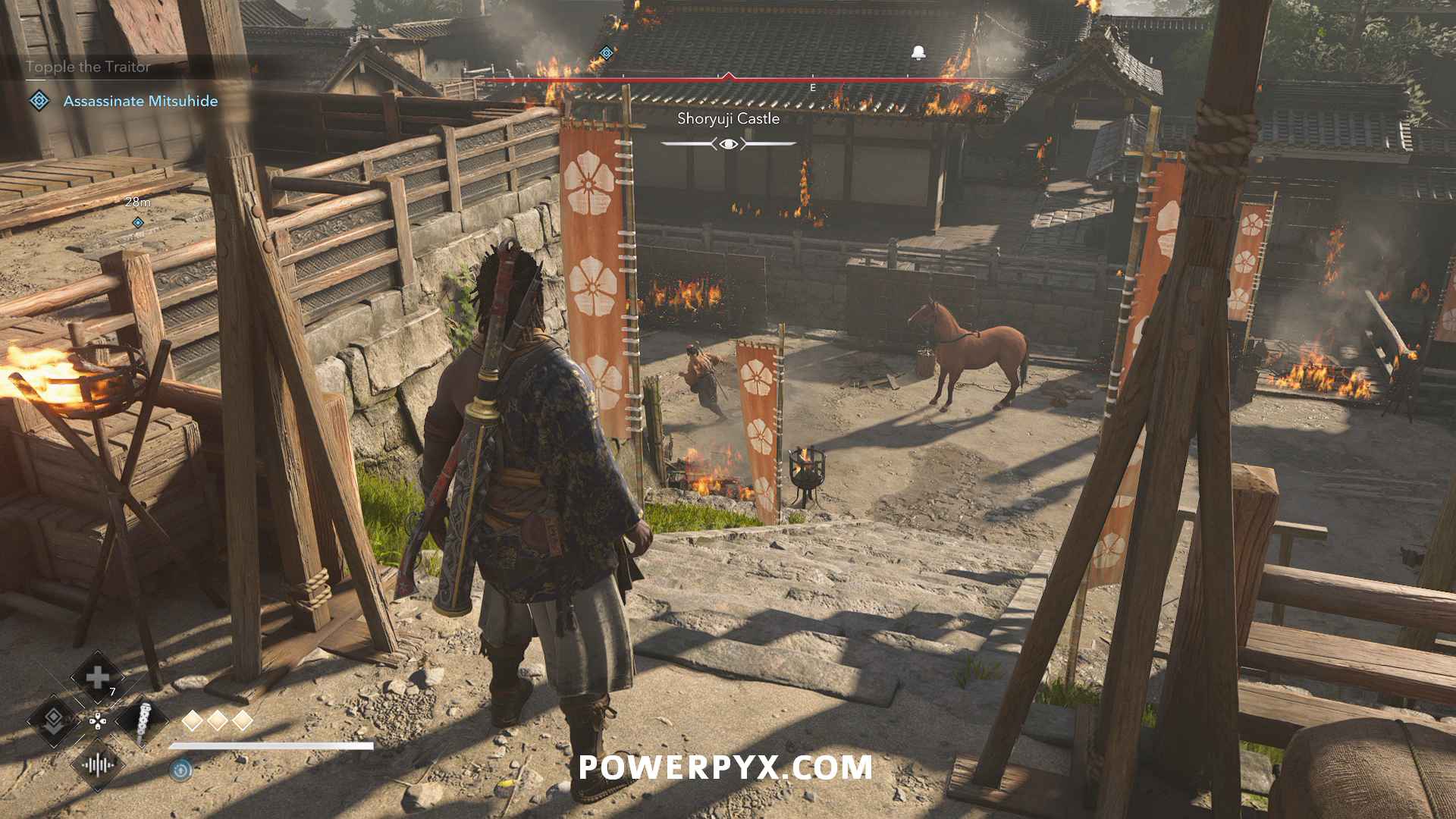Click the d-pad center indicator icon
Viewport: 1456px width, 819px height.
tap(98, 722)
